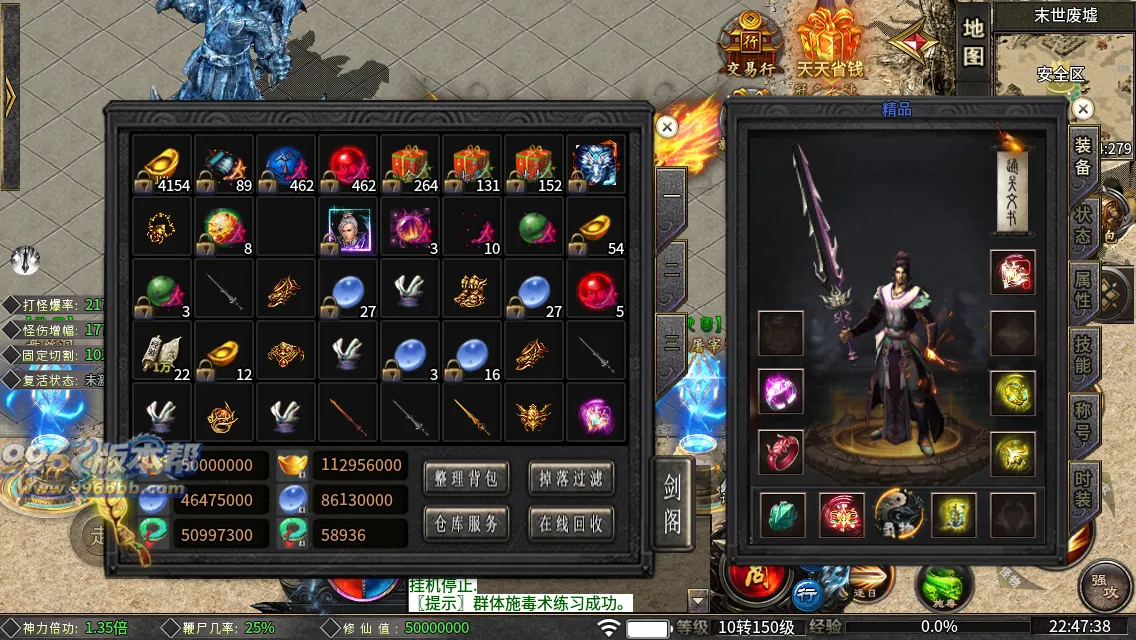Open the 掉落过滤 drop filter
Image resolution: width=1136 pixels, height=640 pixels.
pos(570,479)
